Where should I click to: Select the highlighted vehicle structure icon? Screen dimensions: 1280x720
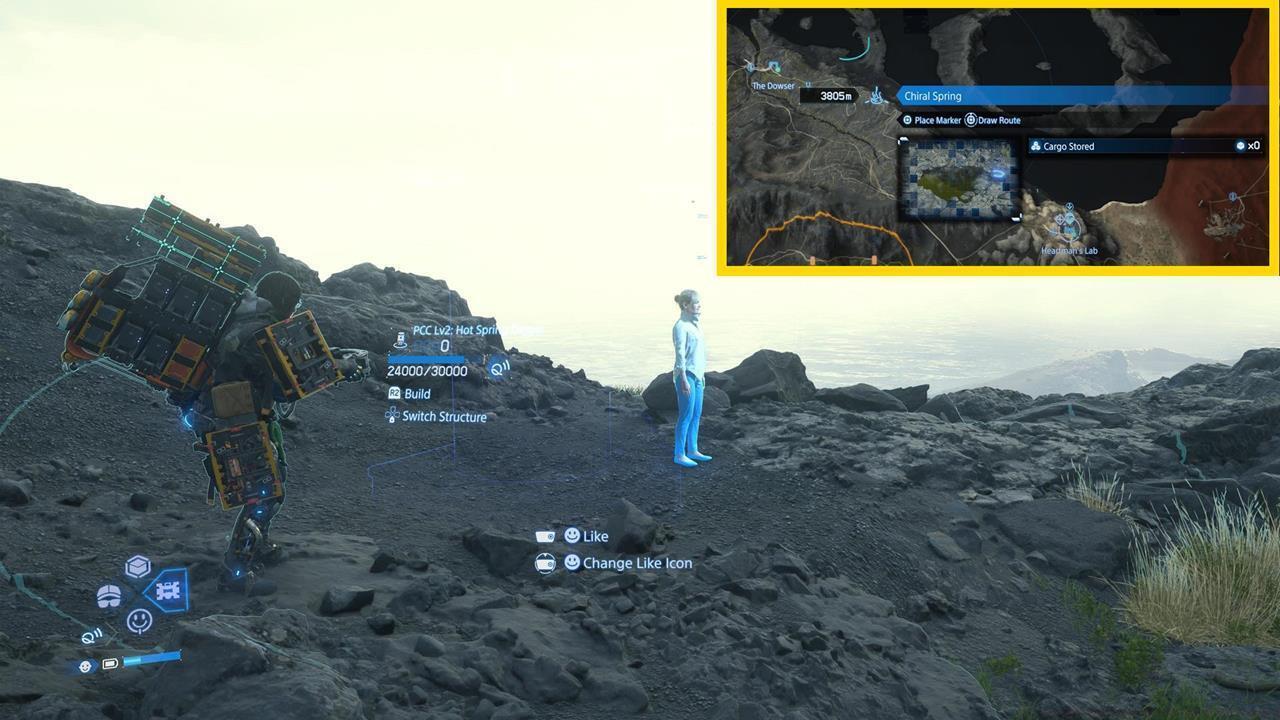[168, 591]
